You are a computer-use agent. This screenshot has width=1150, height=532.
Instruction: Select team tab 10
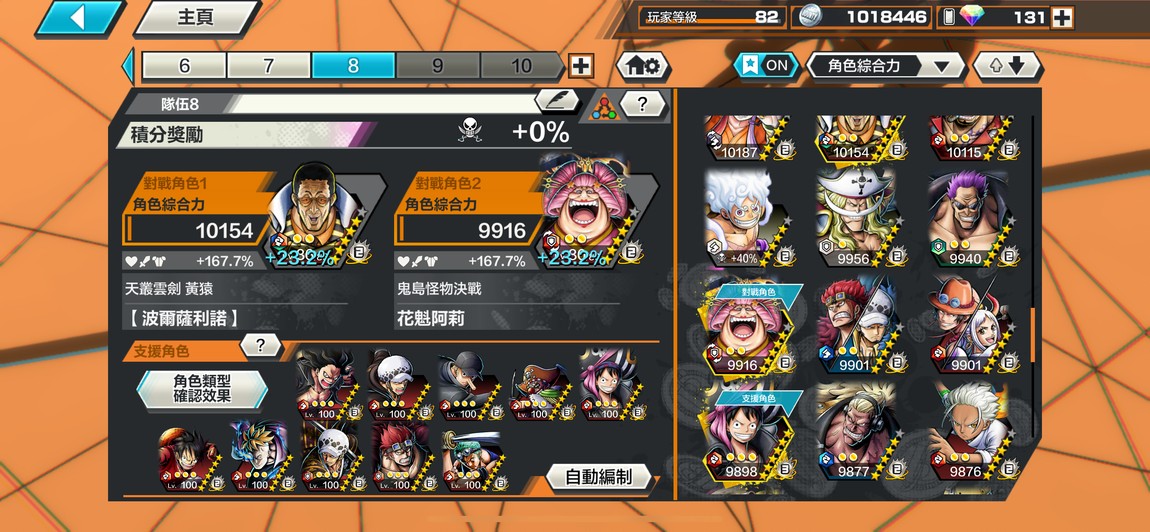pos(521,66)
